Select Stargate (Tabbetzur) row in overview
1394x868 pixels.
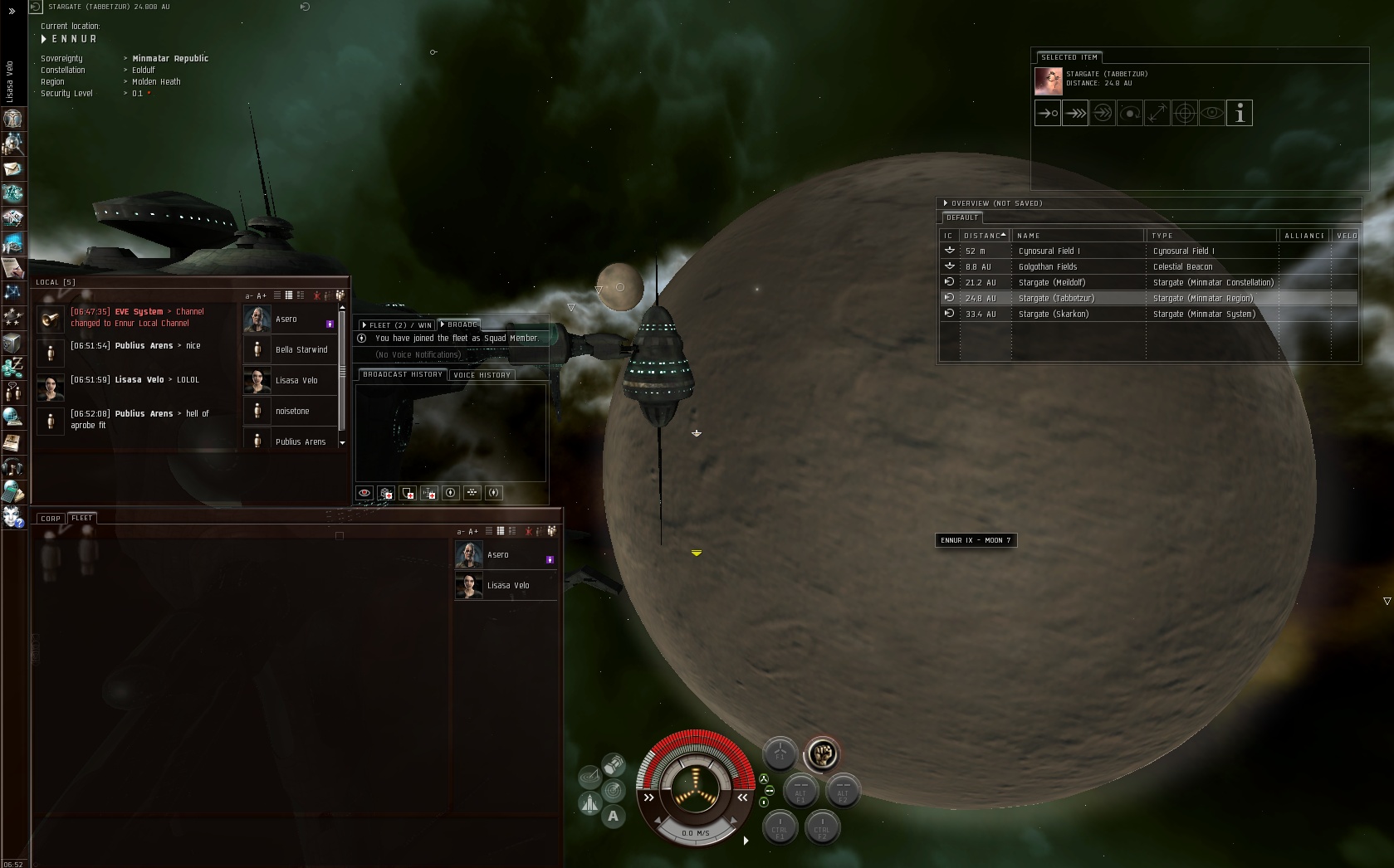1056,298
